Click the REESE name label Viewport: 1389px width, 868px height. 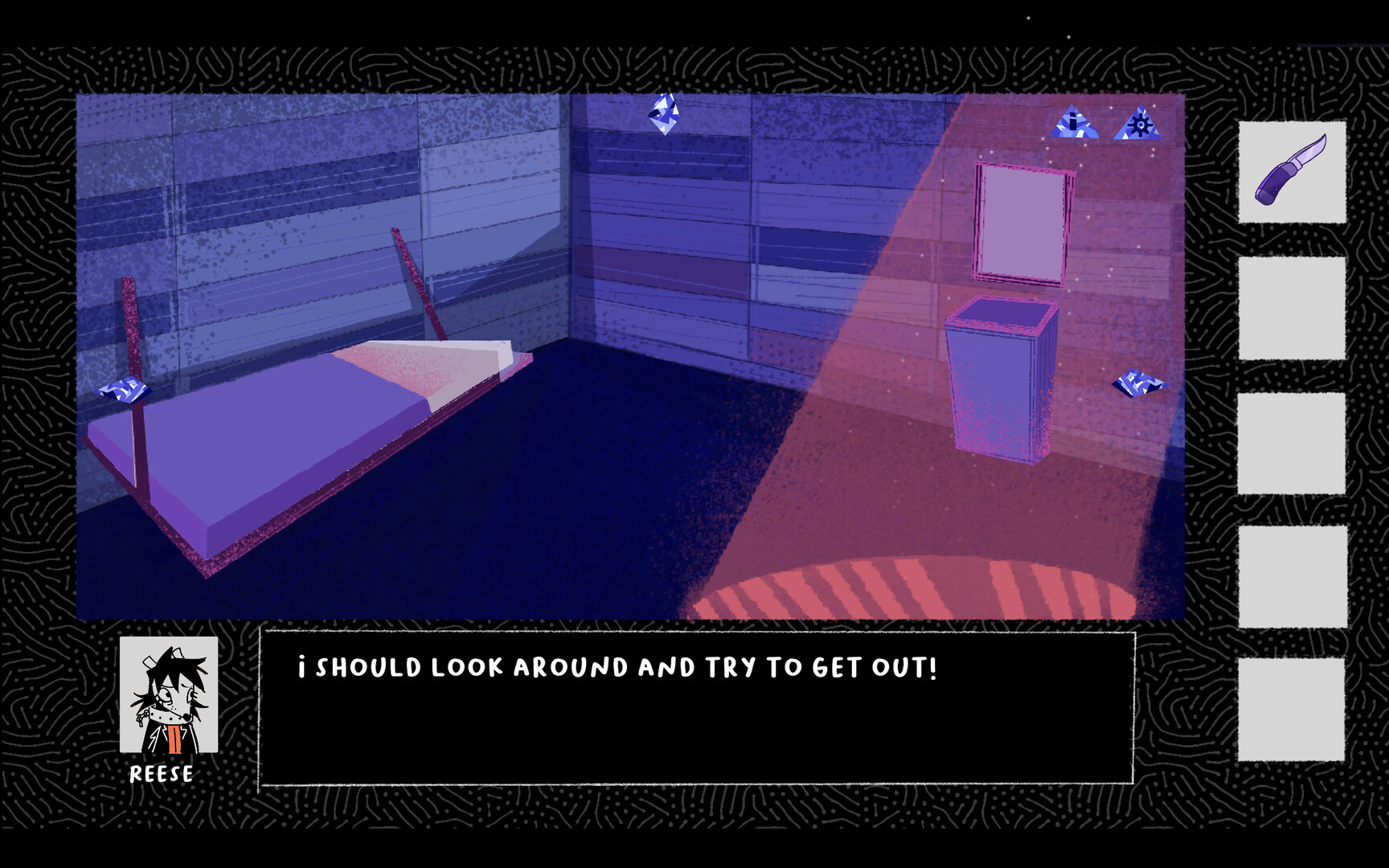coord(161,775)
